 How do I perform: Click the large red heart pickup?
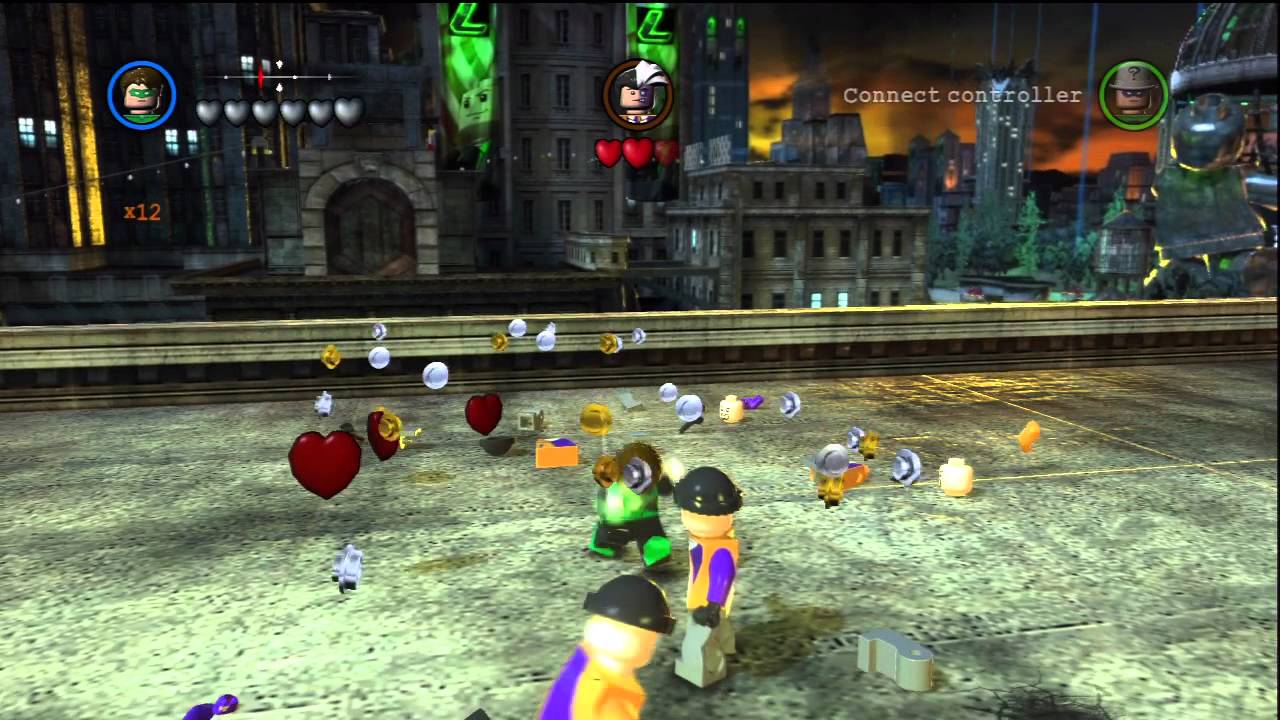point(323,460)
